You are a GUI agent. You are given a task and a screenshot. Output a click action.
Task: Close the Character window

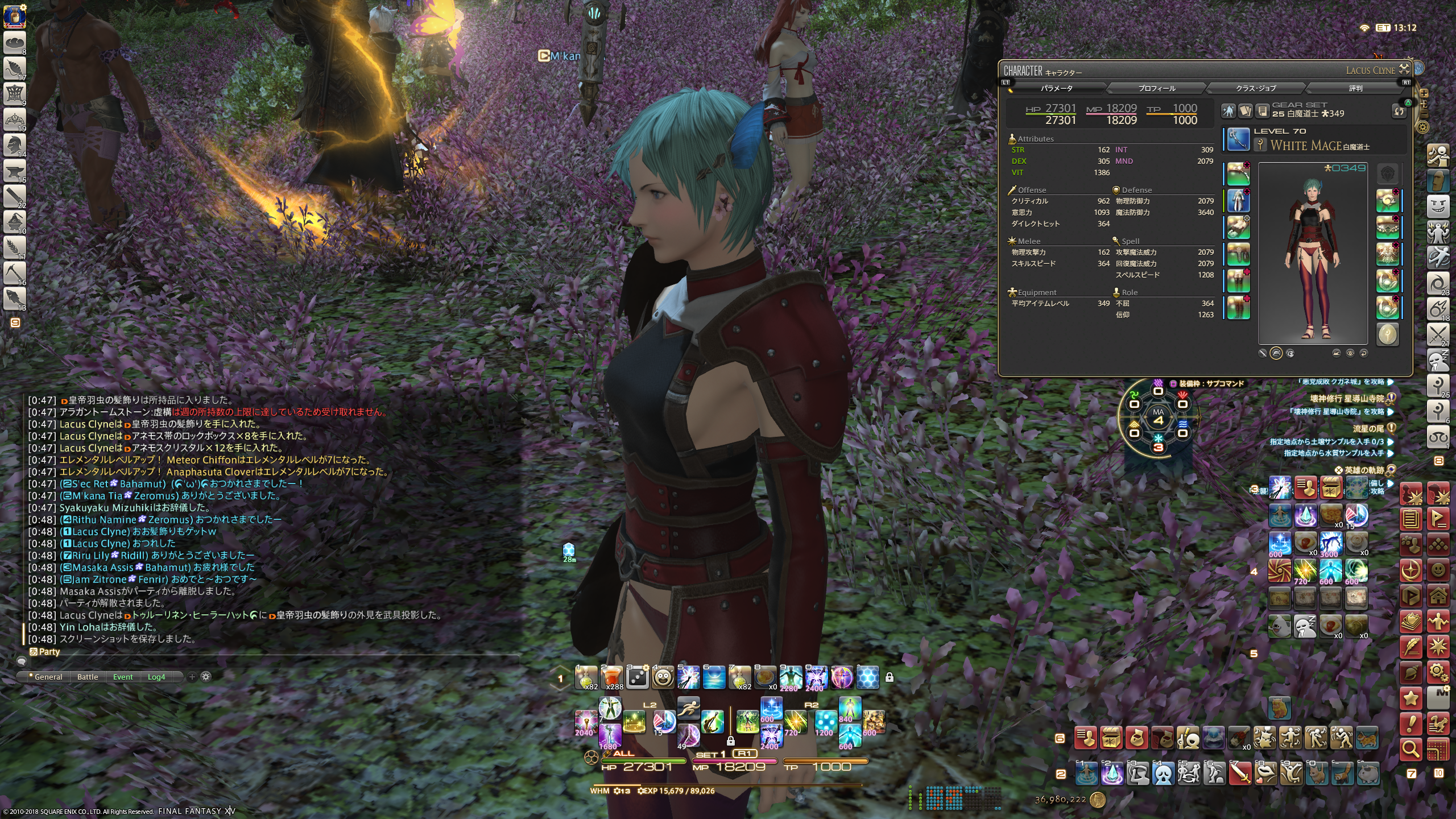point(1404,69)
